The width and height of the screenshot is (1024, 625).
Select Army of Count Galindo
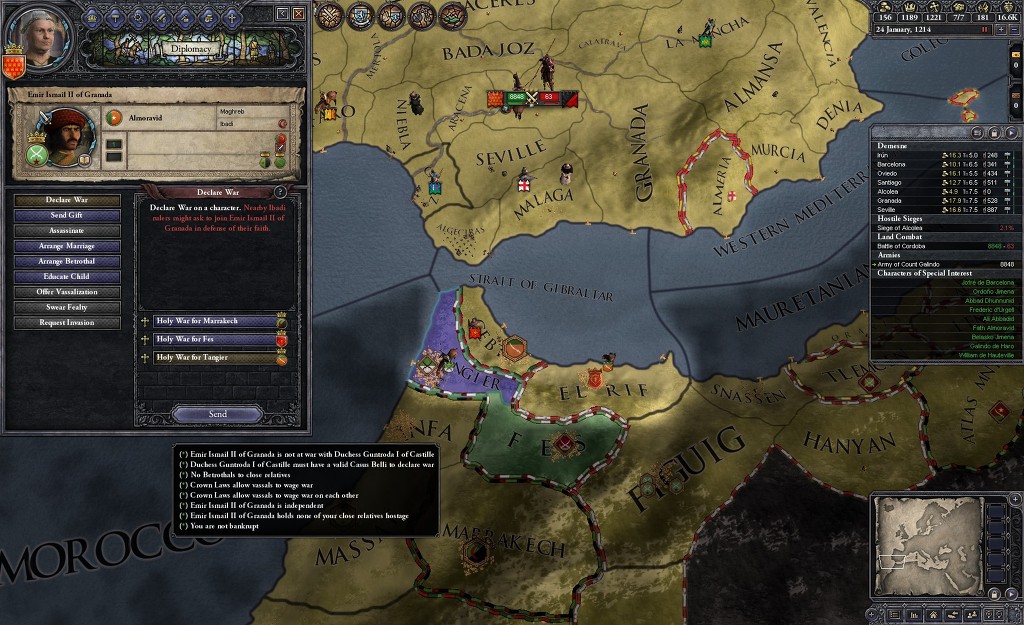910,264
